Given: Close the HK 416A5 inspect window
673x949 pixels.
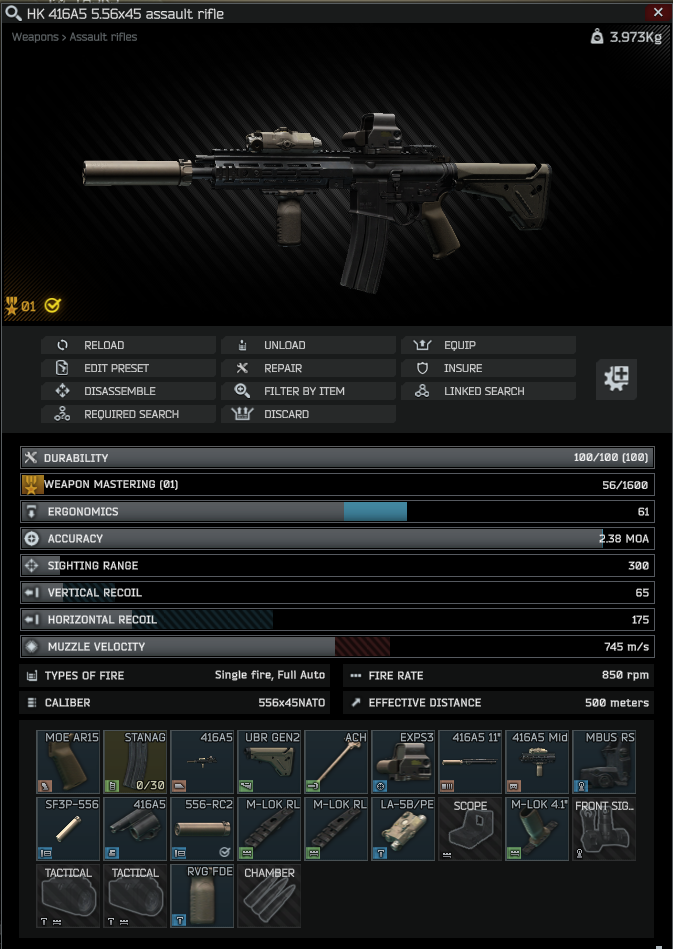Looking at the screenshot, I should (x=657, y=13).
